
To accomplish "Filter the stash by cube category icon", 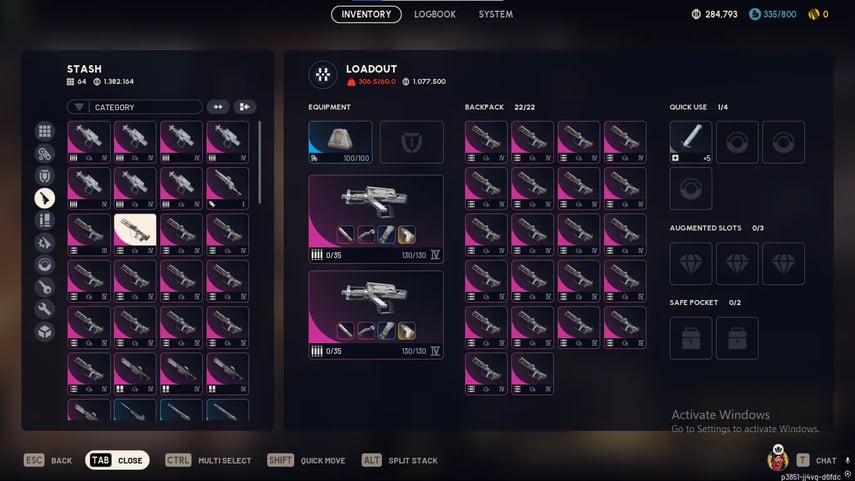I will coord(45,332).
